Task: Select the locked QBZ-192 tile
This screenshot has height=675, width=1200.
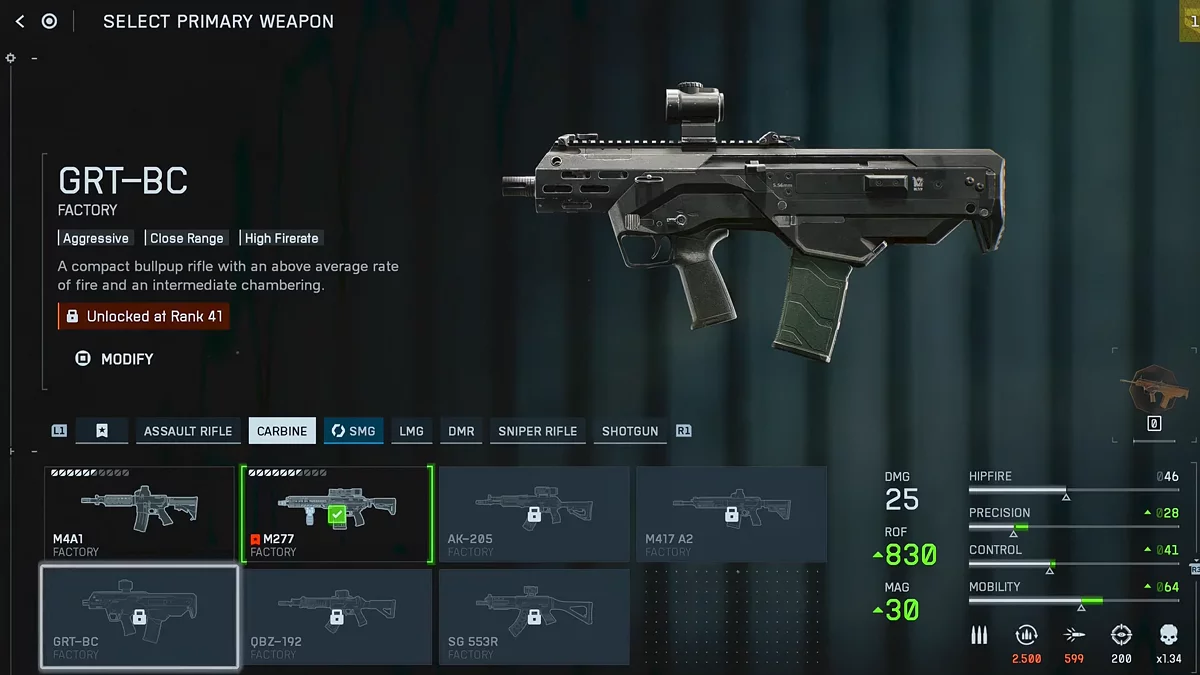Action: tap(336, 616)
